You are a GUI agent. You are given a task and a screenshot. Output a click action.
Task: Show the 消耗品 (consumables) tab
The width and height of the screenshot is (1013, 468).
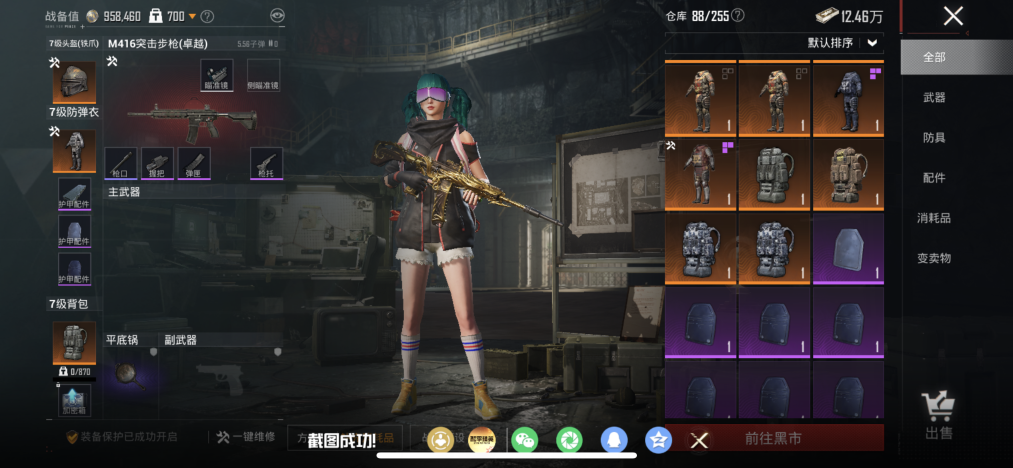tap(934, 217)
